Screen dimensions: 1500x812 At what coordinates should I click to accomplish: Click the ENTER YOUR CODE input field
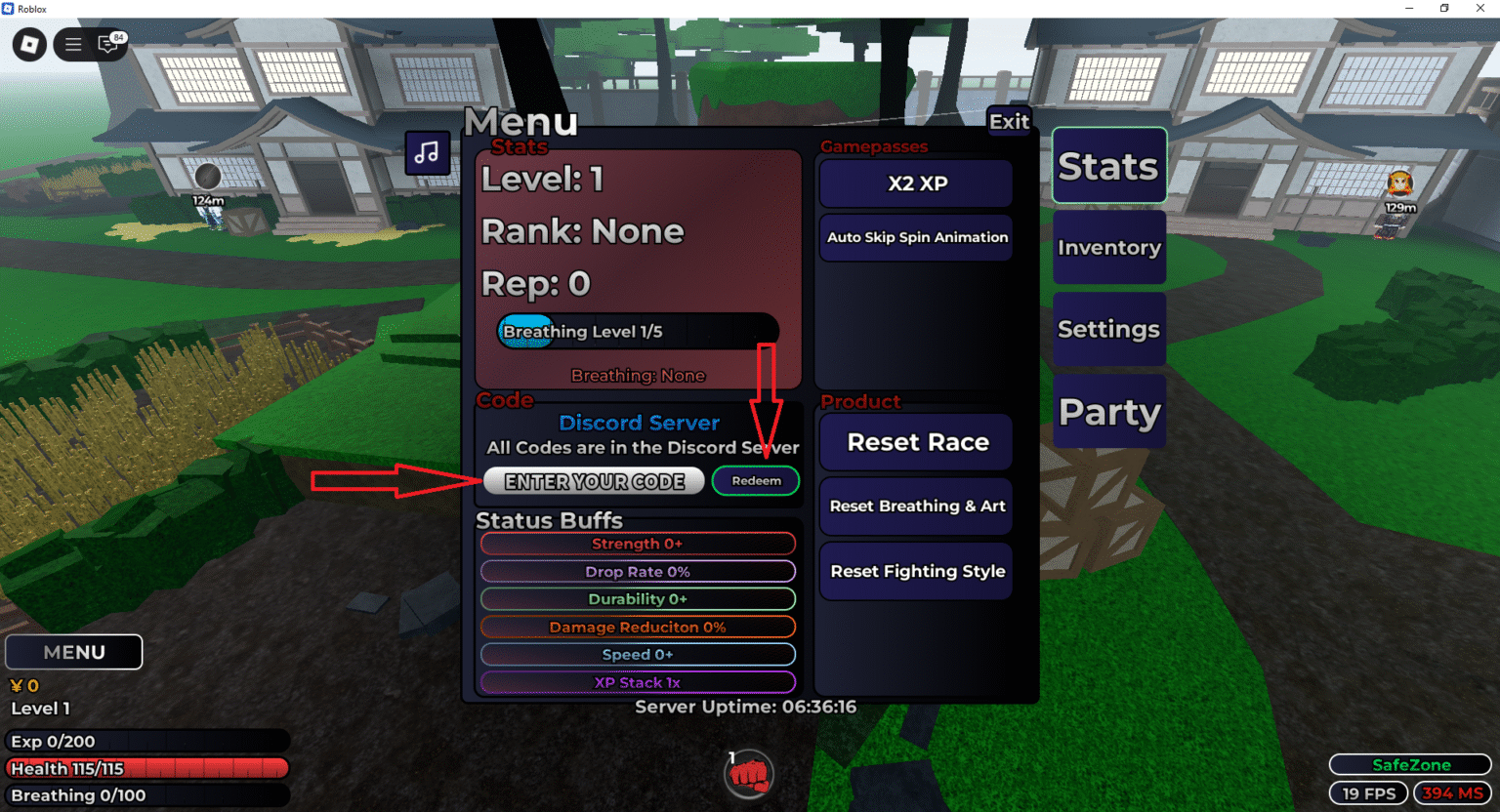pos(593,480)
